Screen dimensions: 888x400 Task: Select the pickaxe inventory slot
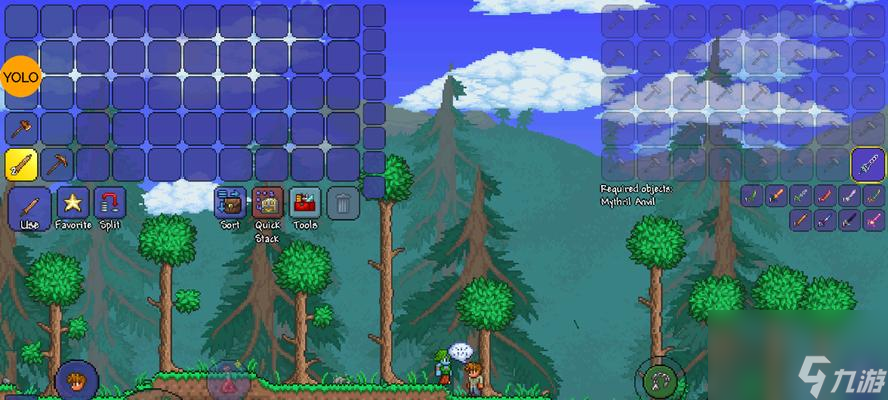pos(57,164)
